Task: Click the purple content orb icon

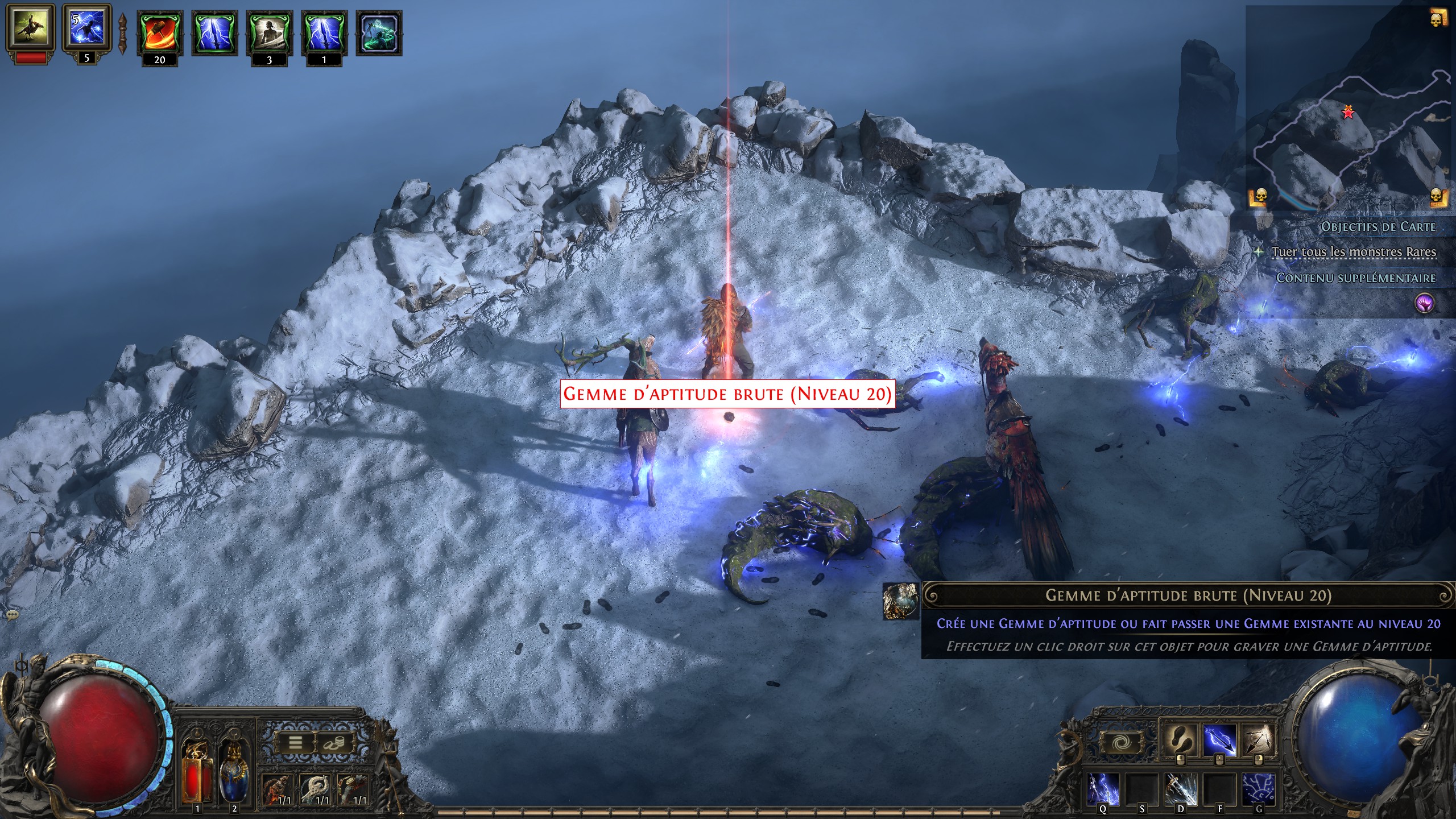Action: [1425, 304]
